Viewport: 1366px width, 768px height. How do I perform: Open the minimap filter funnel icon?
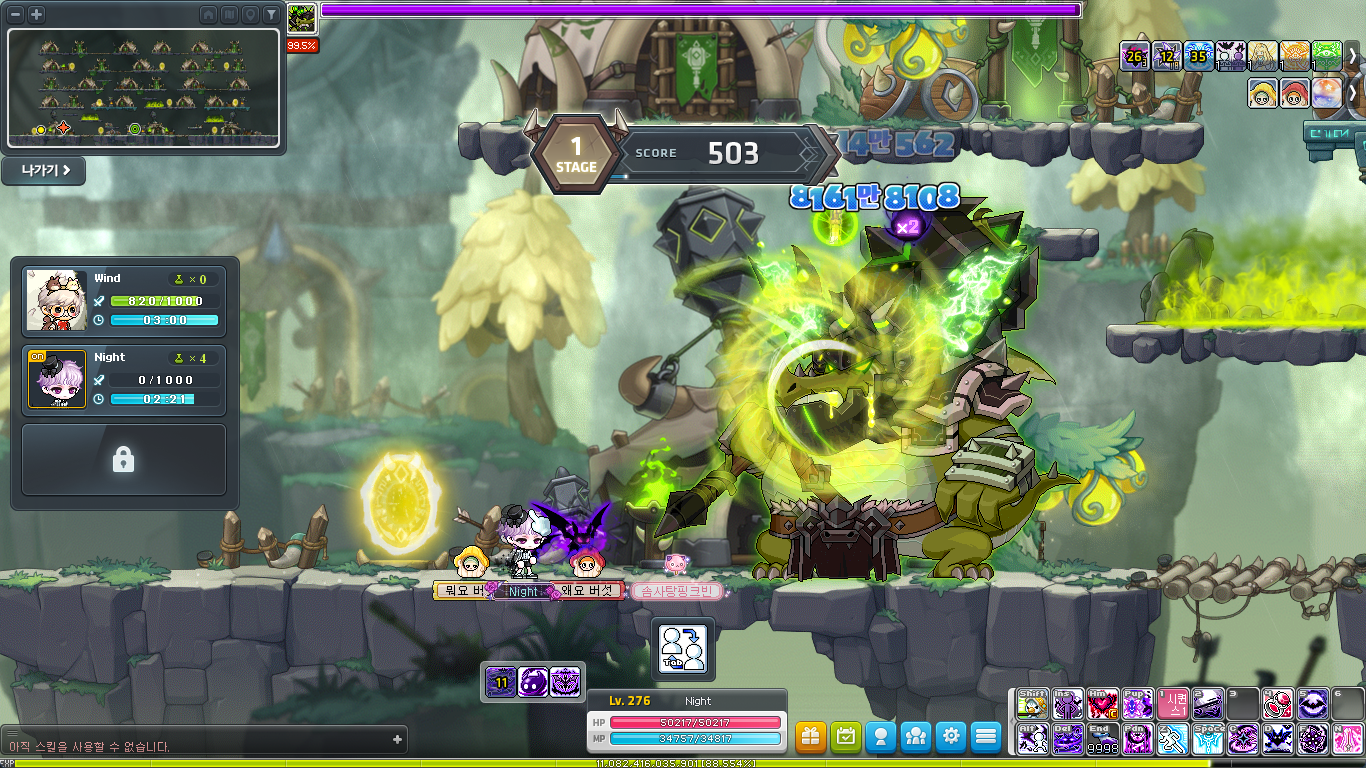click(x=271, y=14)
